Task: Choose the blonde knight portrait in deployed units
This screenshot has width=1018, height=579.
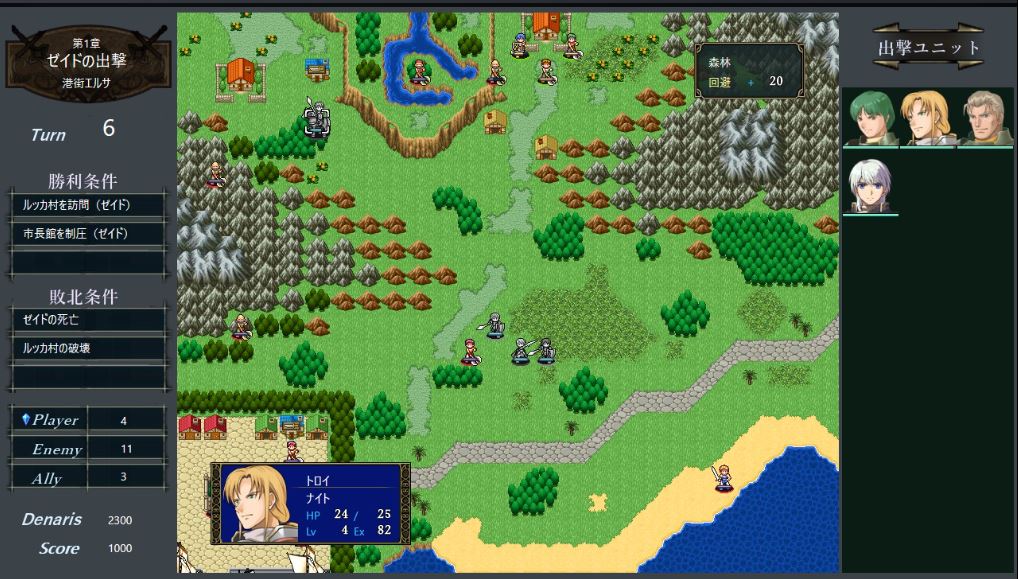Action: (x=928, y=119)
